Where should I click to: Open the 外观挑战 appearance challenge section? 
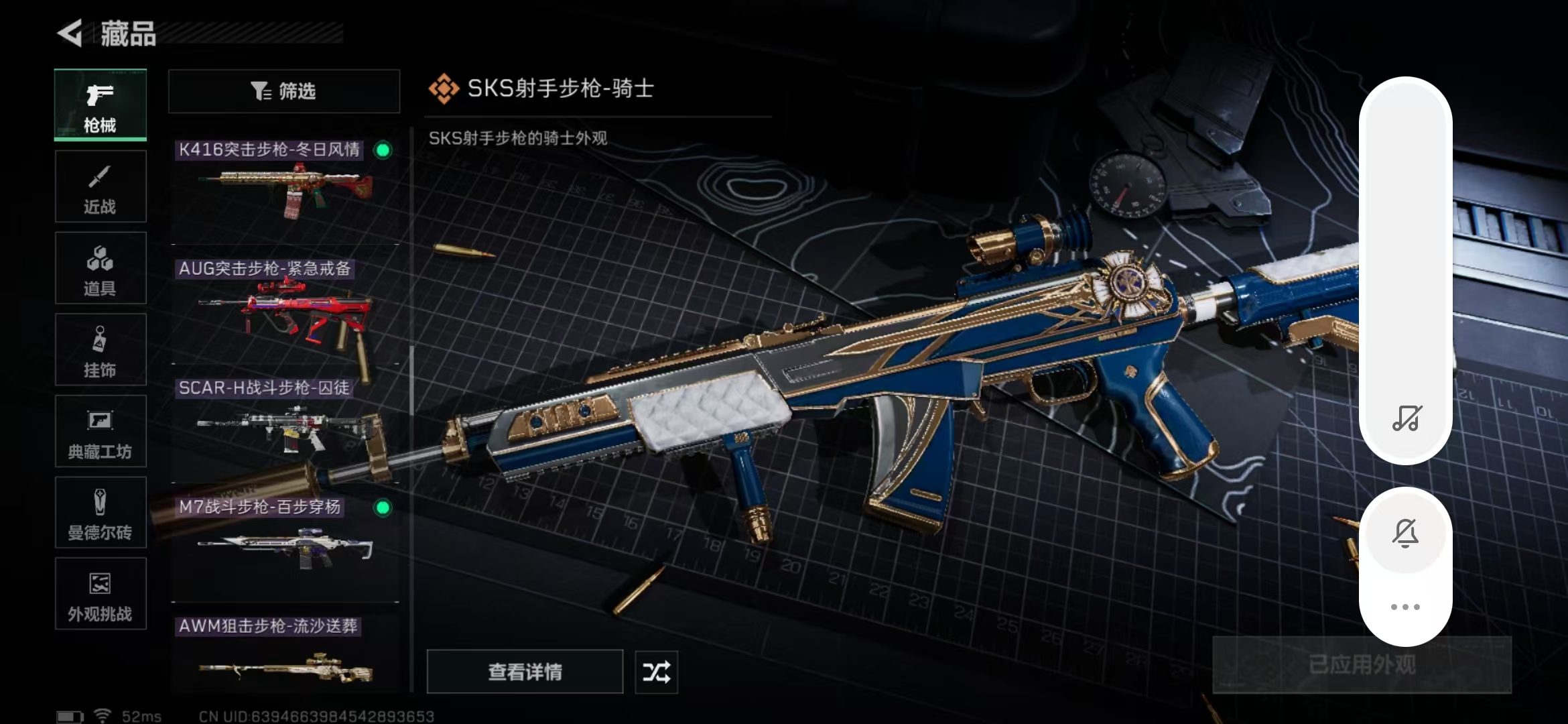[100, 594]
